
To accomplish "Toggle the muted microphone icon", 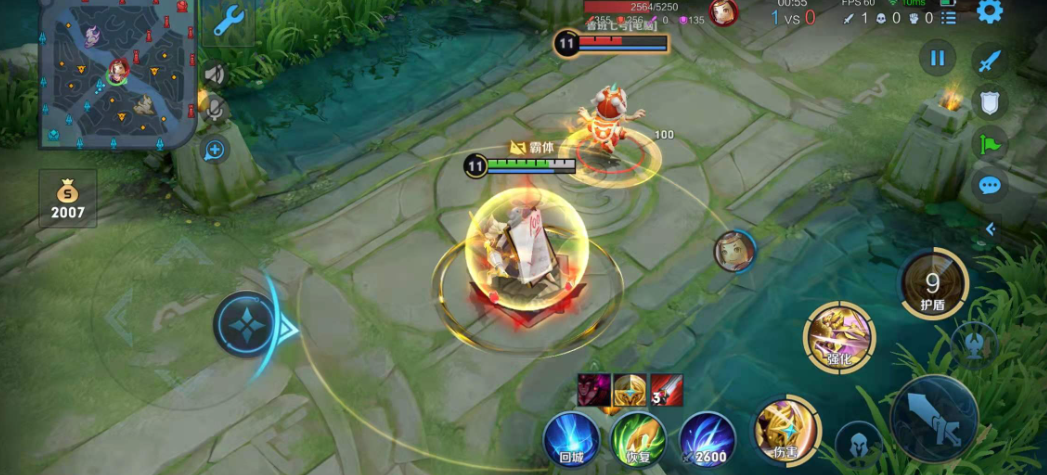I will pos(213,109).
